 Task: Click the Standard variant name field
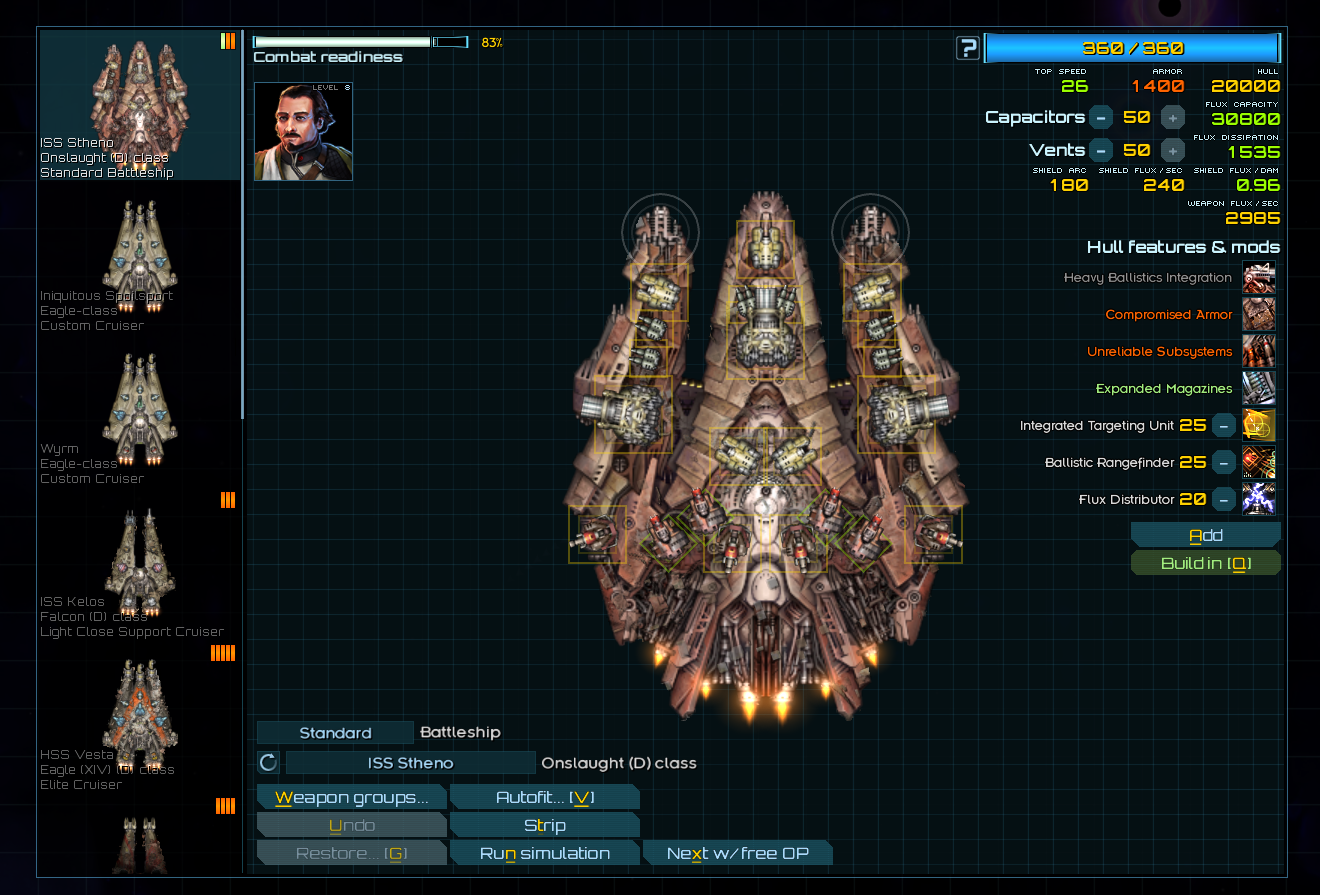point(335,733)
